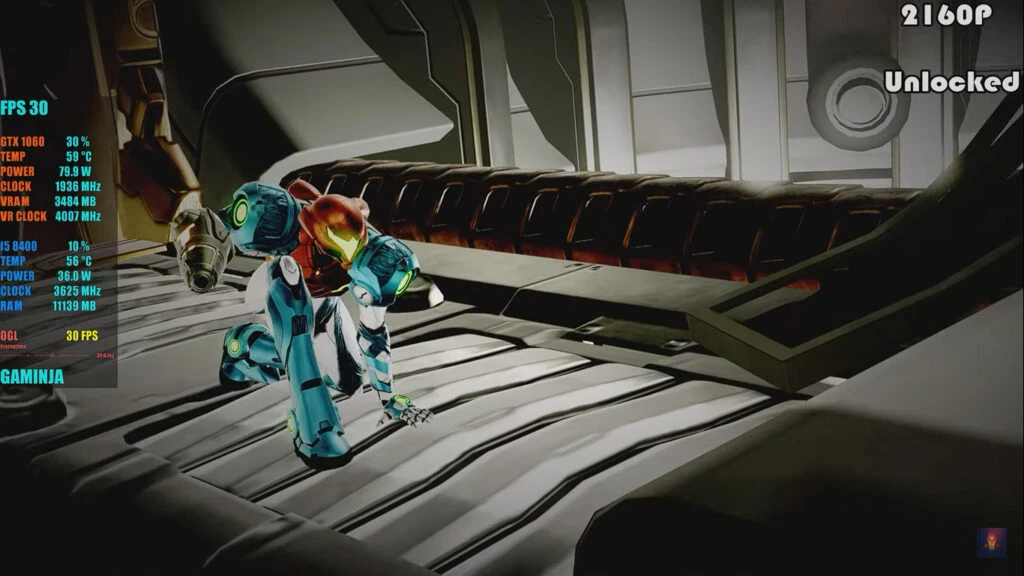The image size is (1024, 576).
Task: Click the channel watermark logo in the corner
Action: (991, 542)
